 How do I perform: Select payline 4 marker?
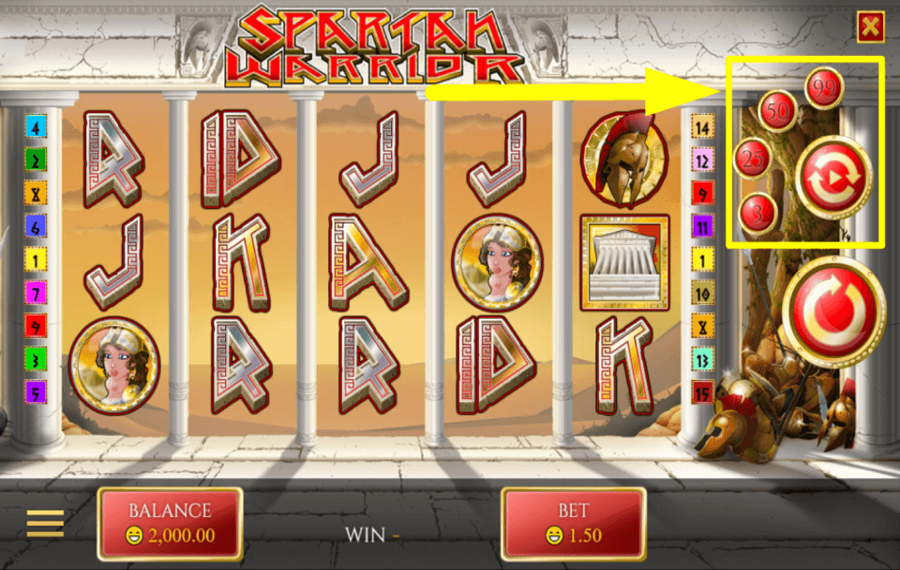click(x=37, y=127)
